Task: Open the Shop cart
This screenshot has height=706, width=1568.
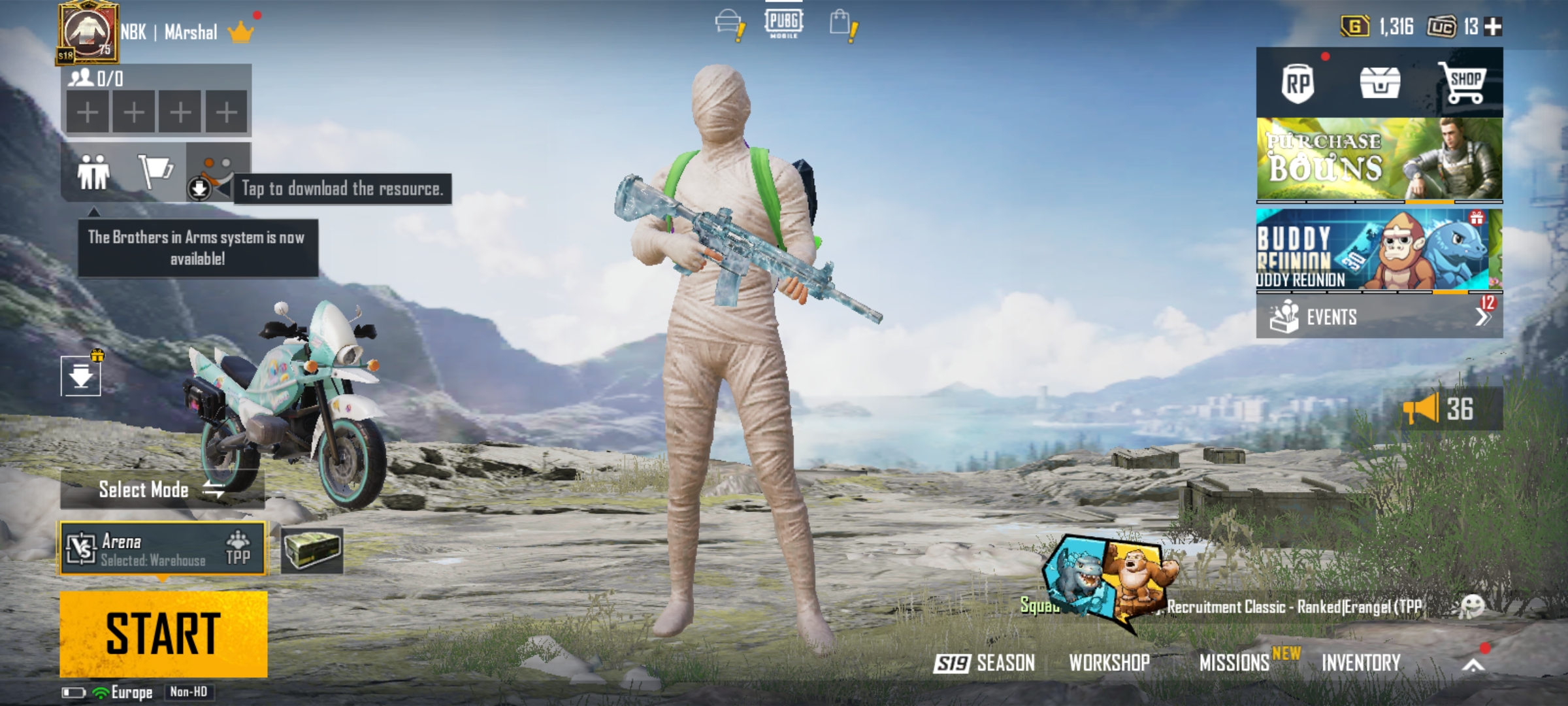Action: coord(1465,84)
